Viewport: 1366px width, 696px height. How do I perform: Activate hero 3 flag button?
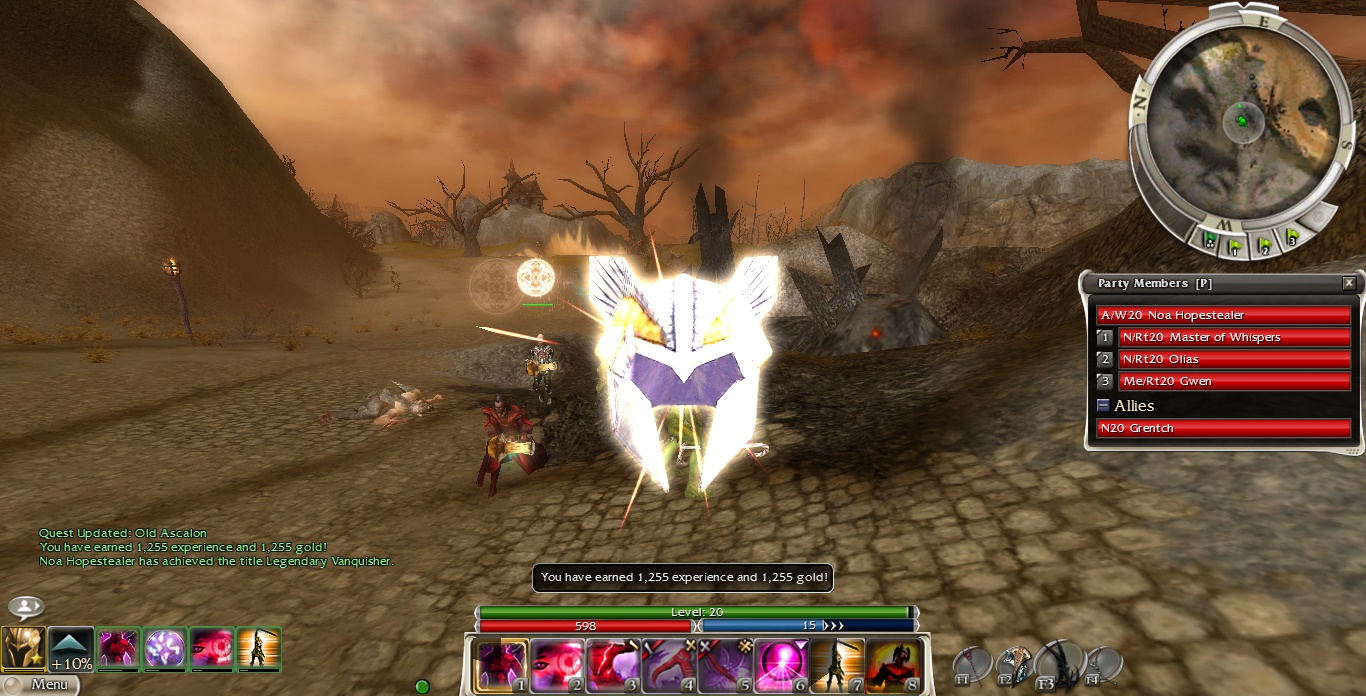[1291, 238]
